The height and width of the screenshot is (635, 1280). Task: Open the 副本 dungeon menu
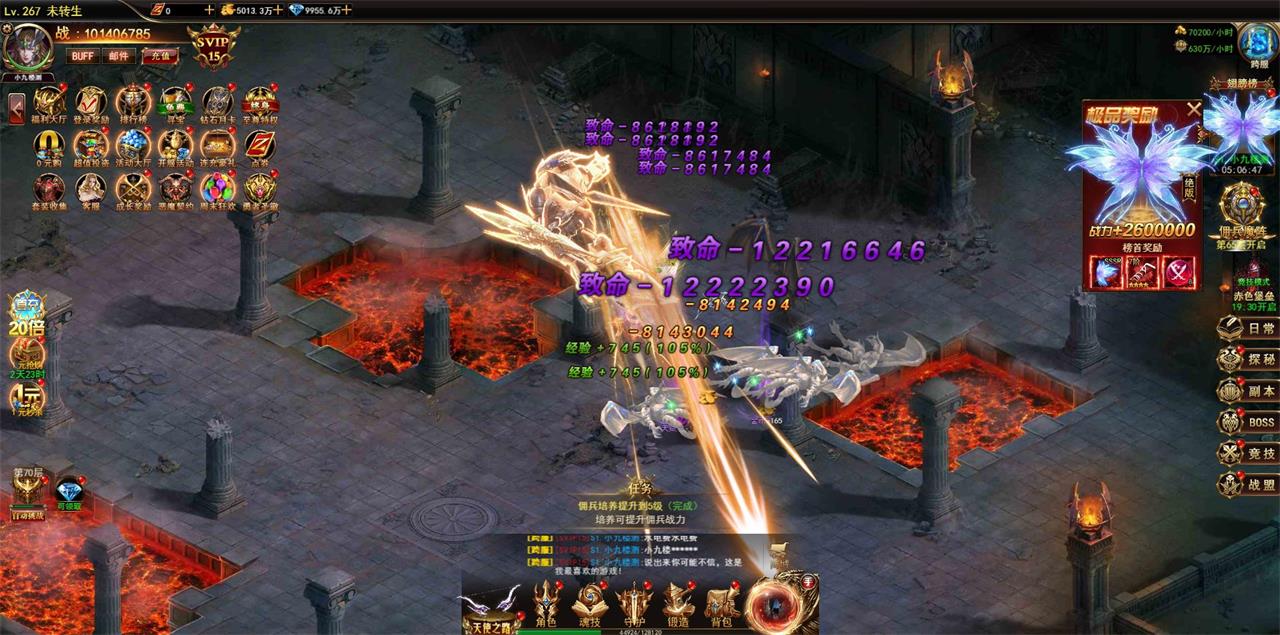coord(1248,391)
